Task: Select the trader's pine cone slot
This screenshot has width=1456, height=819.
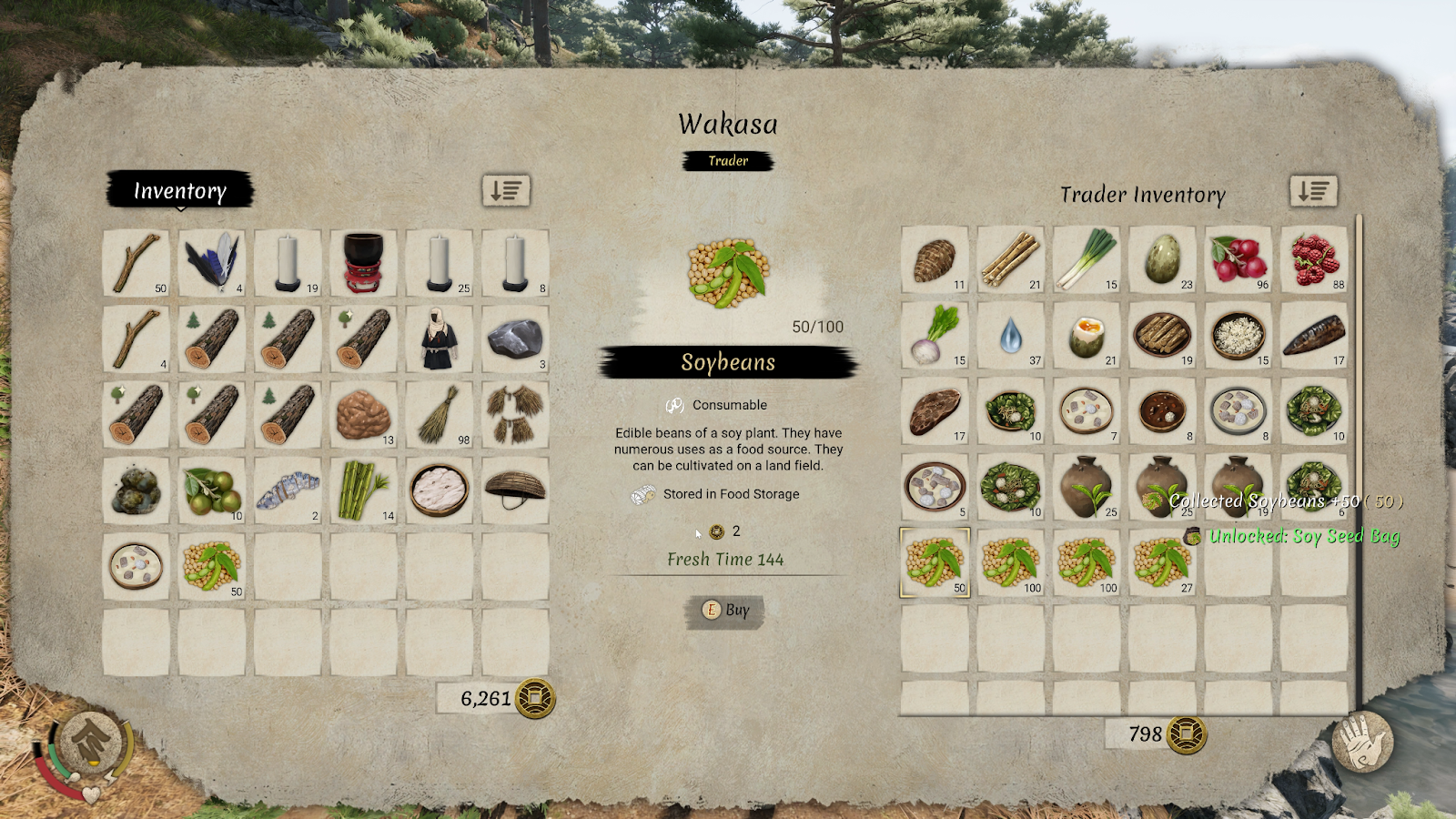Action: click(x=935, y=259)
